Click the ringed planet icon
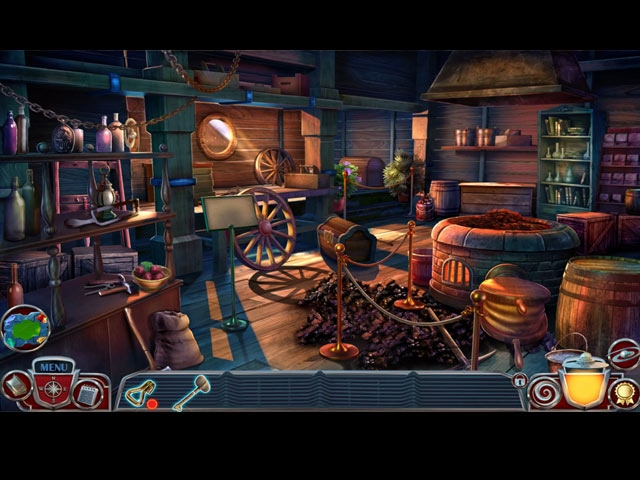 (623, 354)
